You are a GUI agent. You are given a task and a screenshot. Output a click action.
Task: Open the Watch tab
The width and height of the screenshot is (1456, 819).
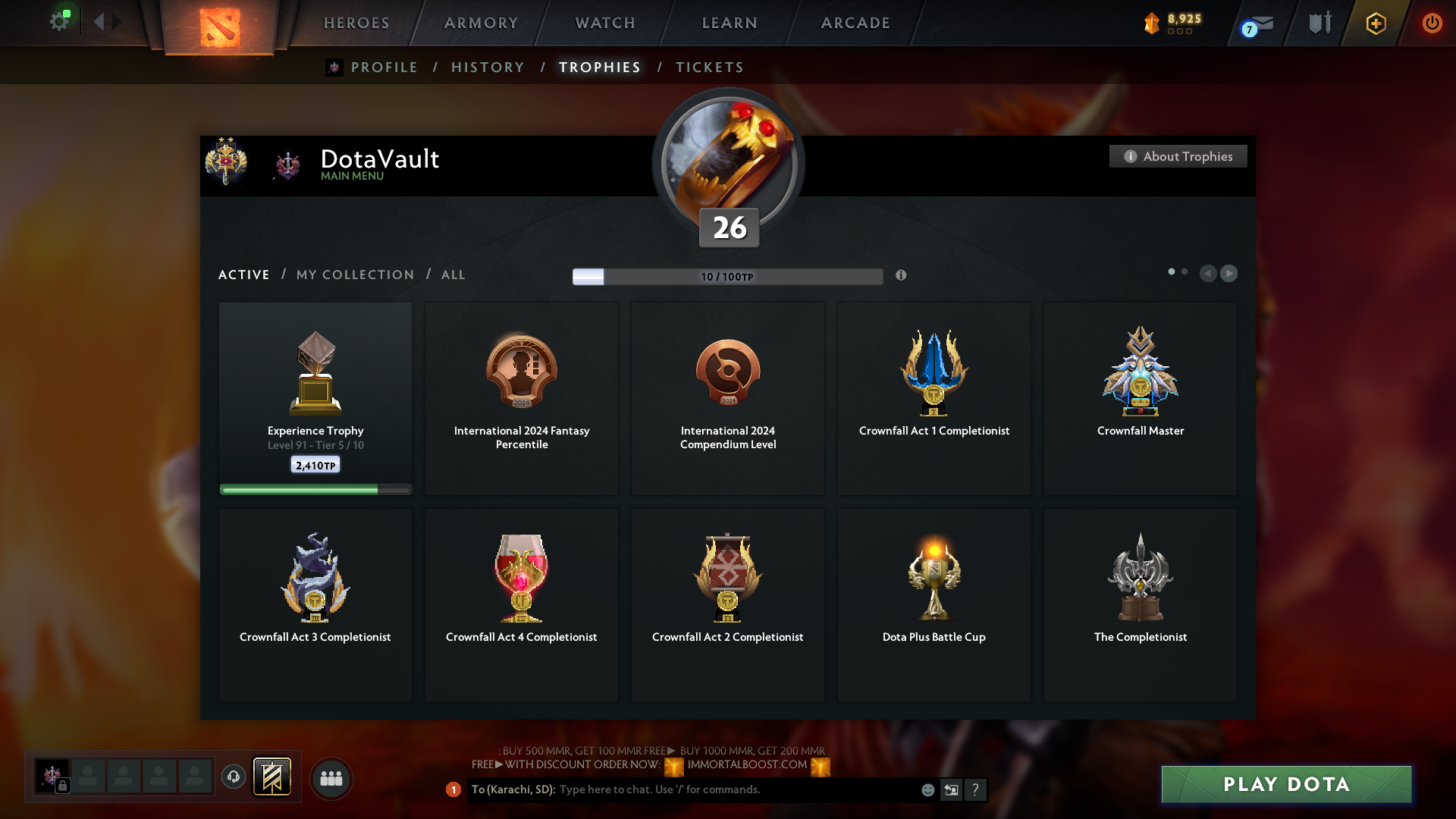(x=605, y=23)
